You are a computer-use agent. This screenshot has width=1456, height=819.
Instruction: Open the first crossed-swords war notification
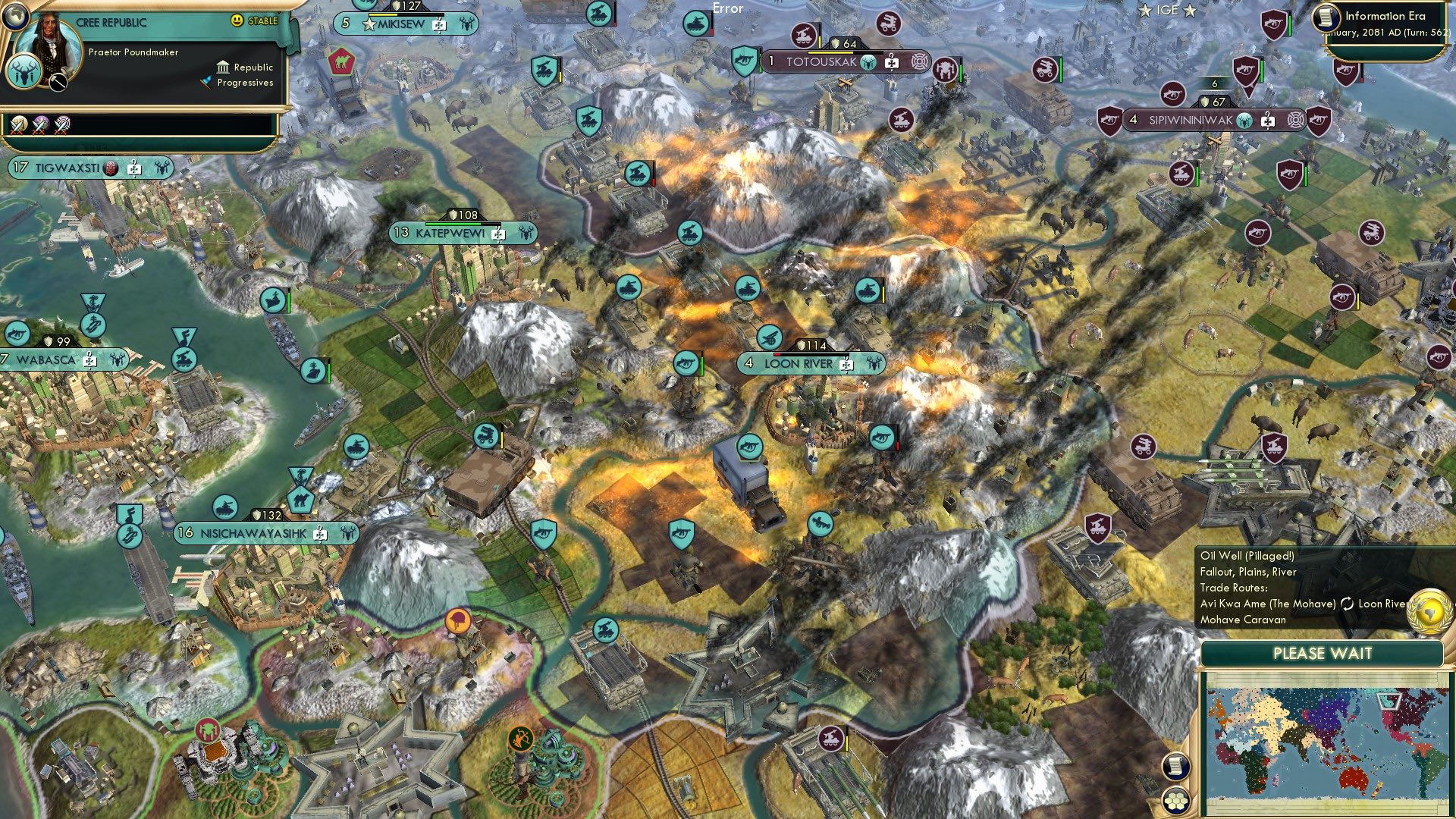click(18, 123)
